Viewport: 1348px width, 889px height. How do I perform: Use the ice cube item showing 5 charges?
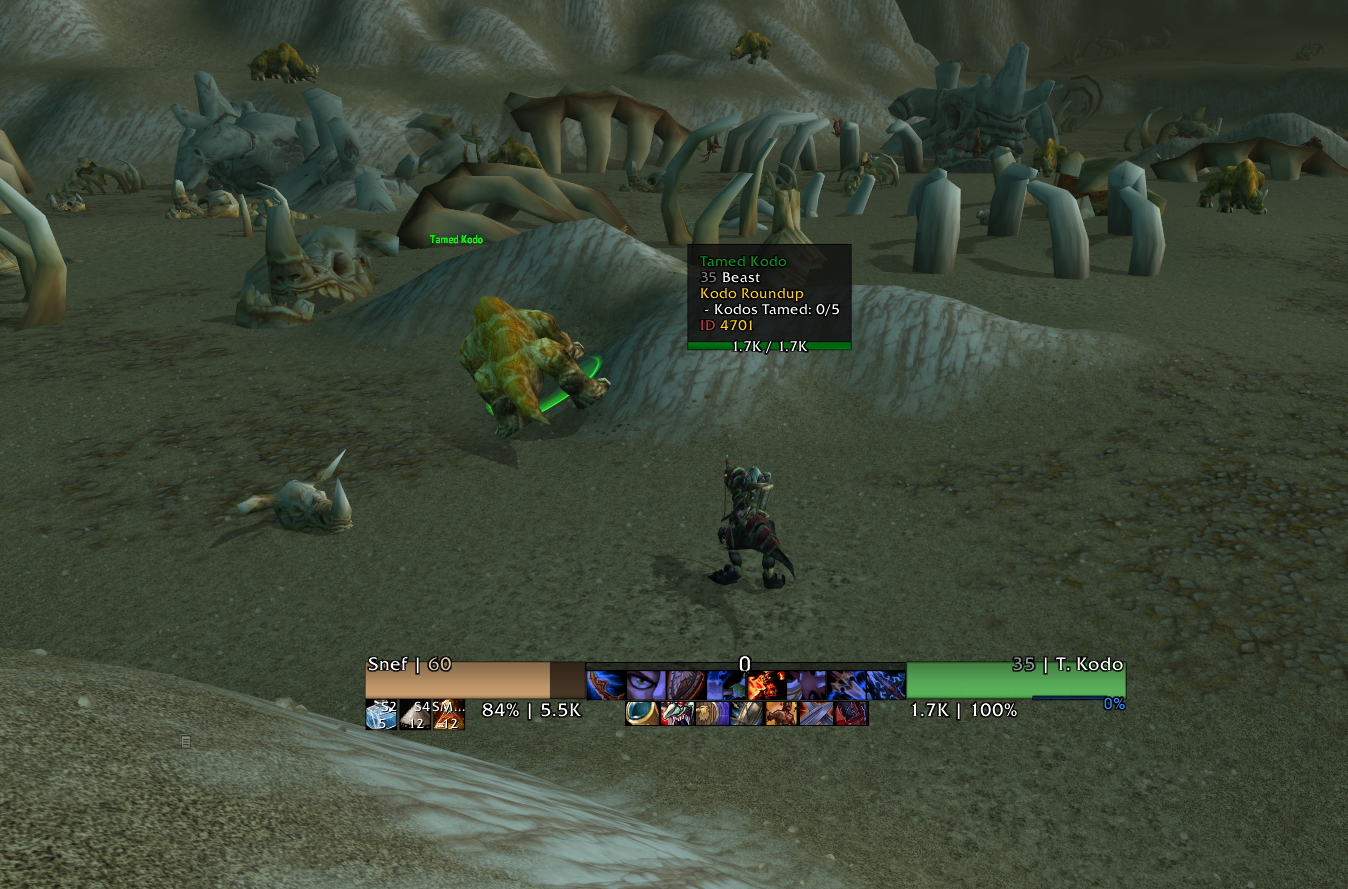coord(382,714)
